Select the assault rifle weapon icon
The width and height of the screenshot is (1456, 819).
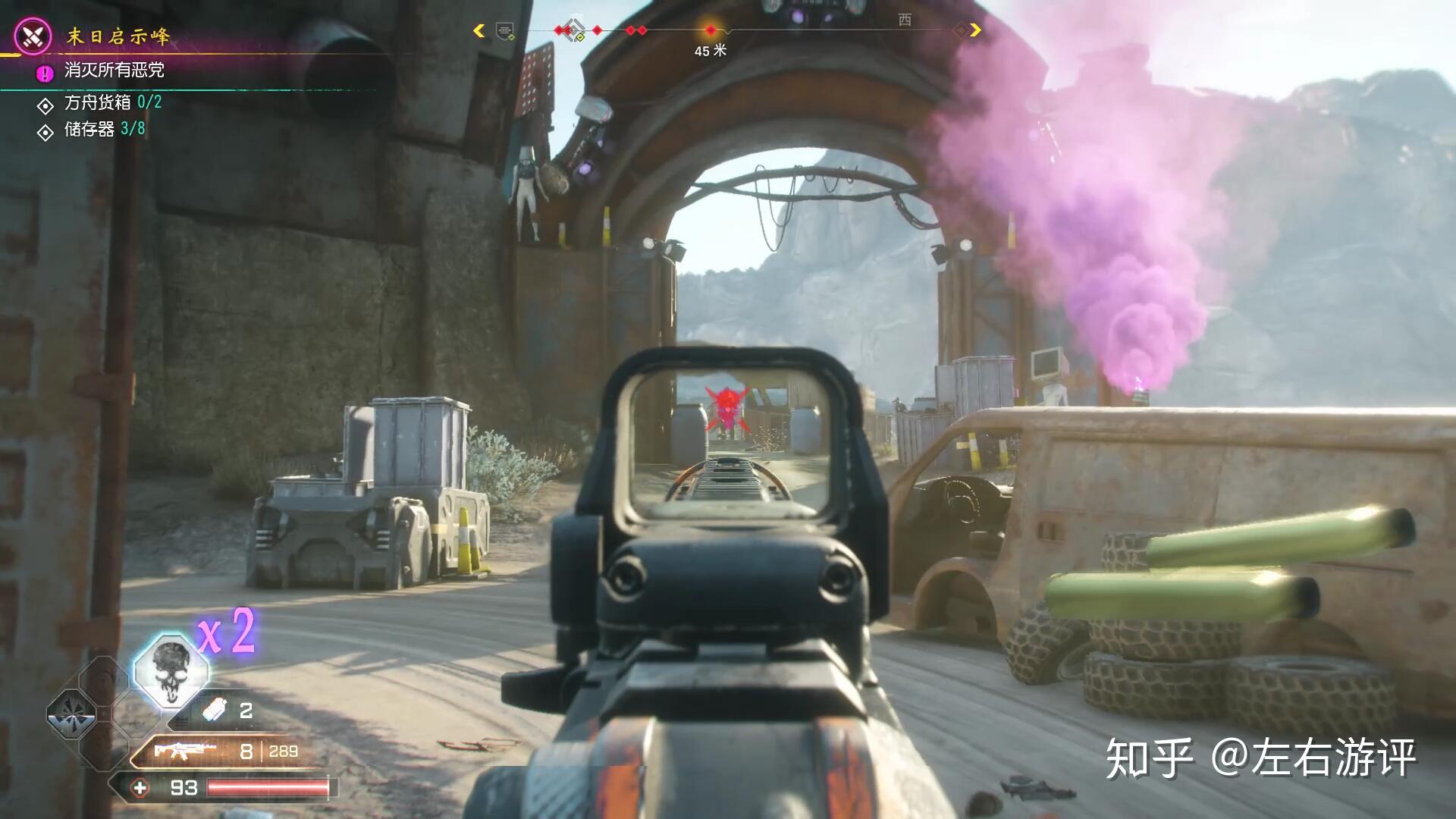coord(184,751)
